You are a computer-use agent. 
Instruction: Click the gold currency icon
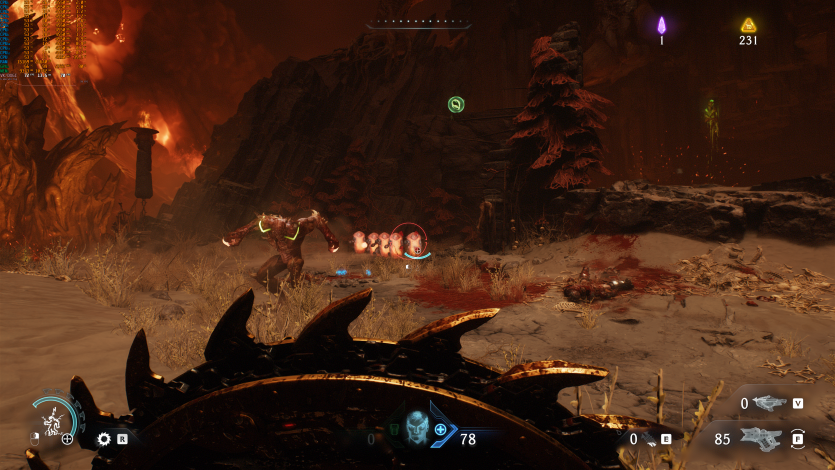coord(748,25)
